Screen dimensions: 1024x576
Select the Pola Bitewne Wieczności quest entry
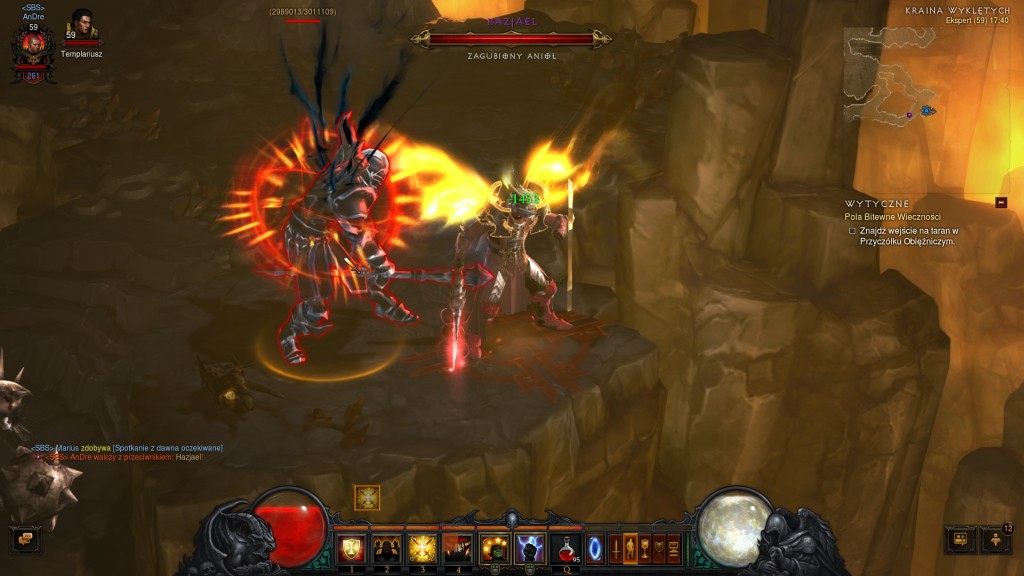tap(892, 217)
